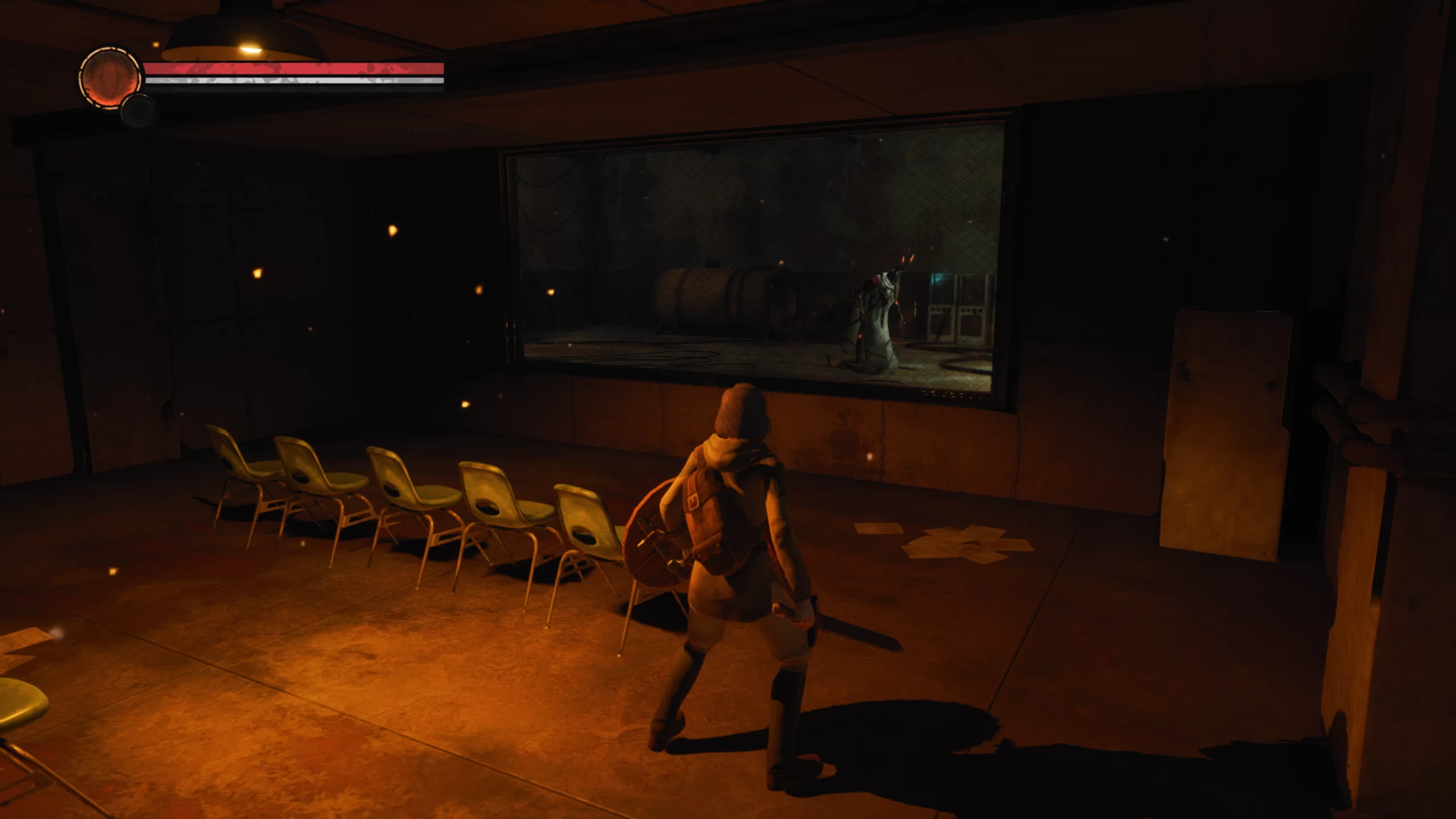Select the small empty dark circular slot
Image resolution: width=1456 pixels, height=819 pixels.
138,111
